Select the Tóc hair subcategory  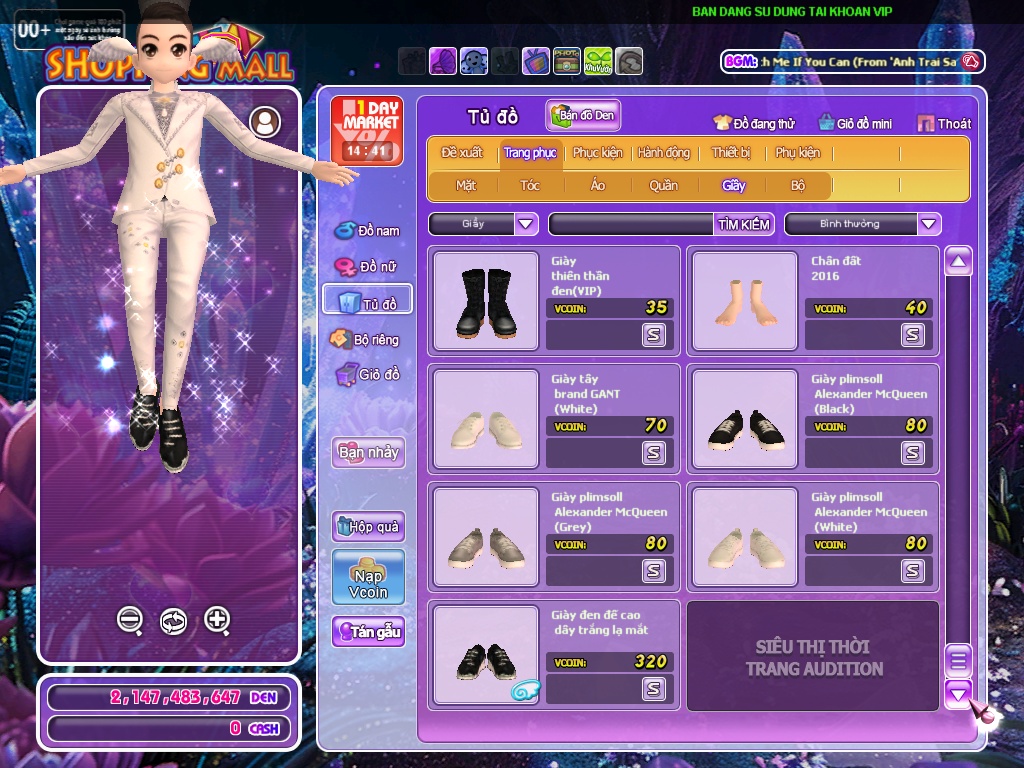[x=530, y=185]
